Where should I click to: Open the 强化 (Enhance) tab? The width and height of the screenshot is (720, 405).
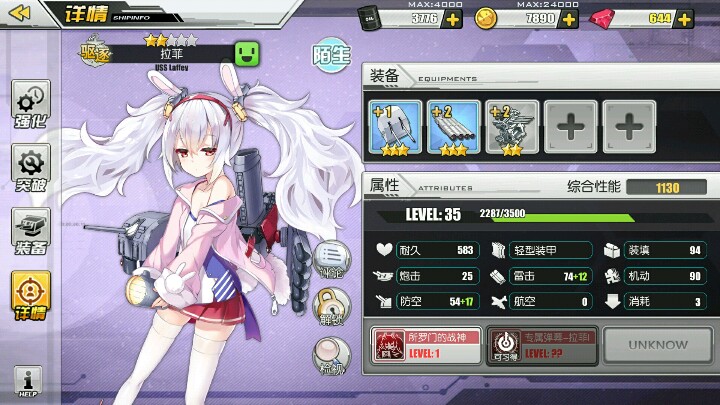point(31,106)
